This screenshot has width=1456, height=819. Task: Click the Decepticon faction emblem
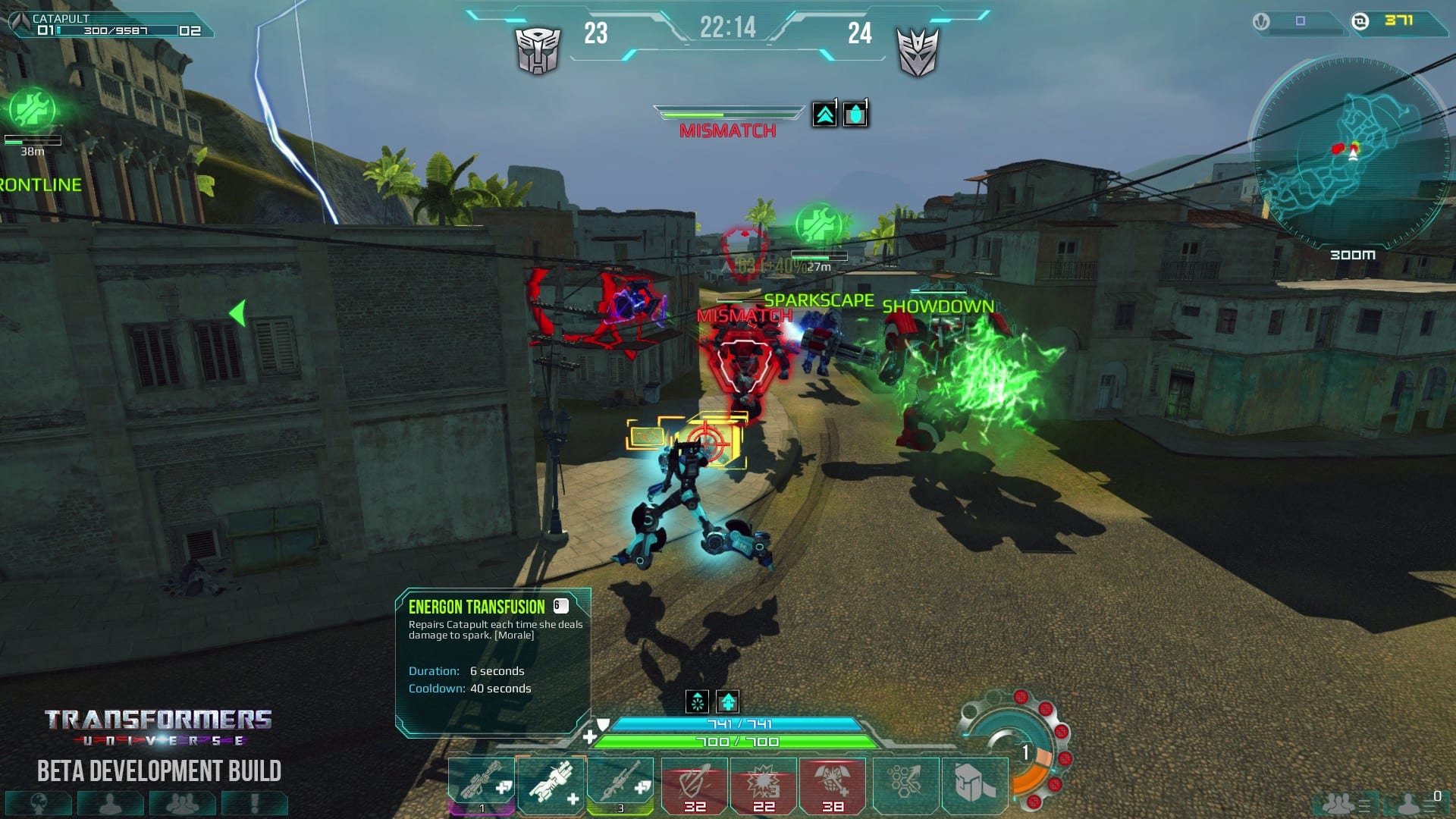click(x=918, y=52)
